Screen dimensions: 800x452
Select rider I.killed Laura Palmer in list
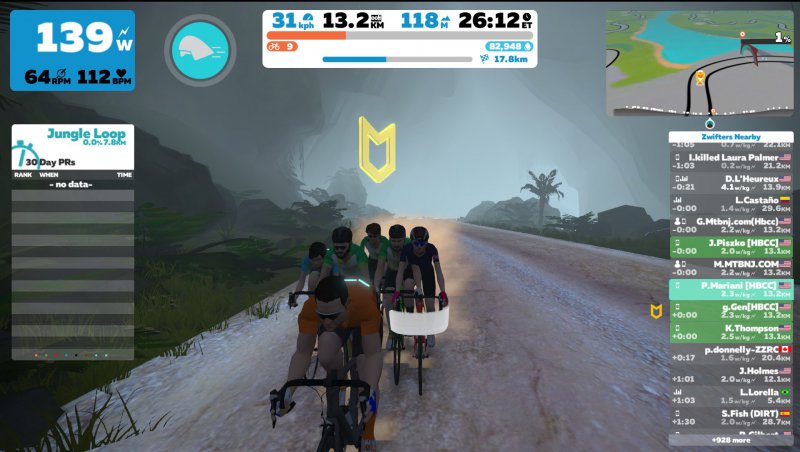click(731, 161)
